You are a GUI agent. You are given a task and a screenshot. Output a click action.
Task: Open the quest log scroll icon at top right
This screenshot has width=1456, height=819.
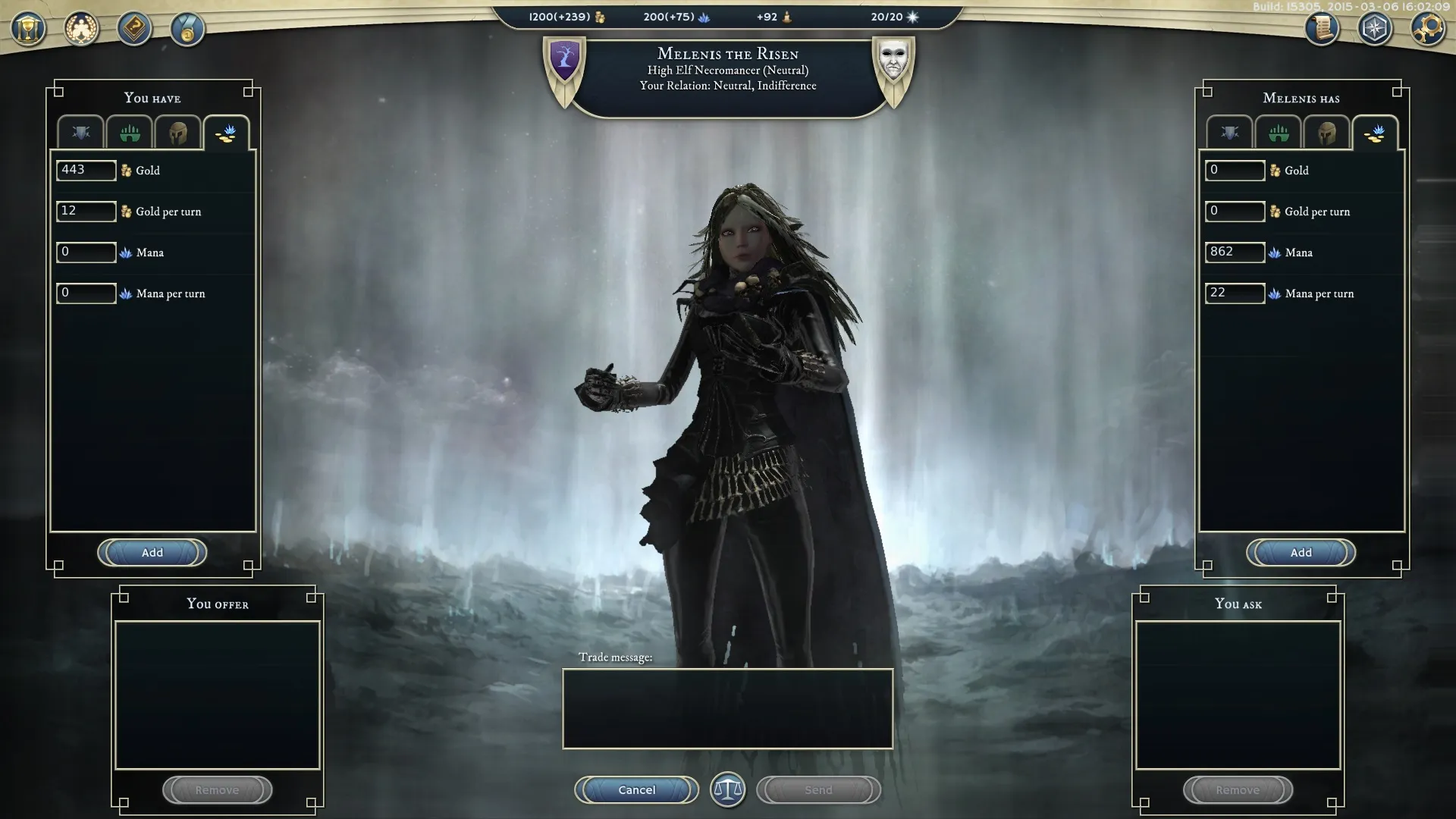pyautogui.click(x=1321, y=30)
